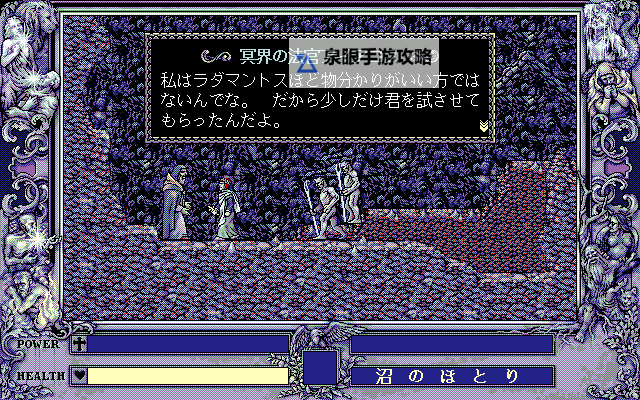The width and height of the screenshot is (640, 400).
Task: Advance dialogue with the yellow chevron arrow
Action: pos(484,125)
